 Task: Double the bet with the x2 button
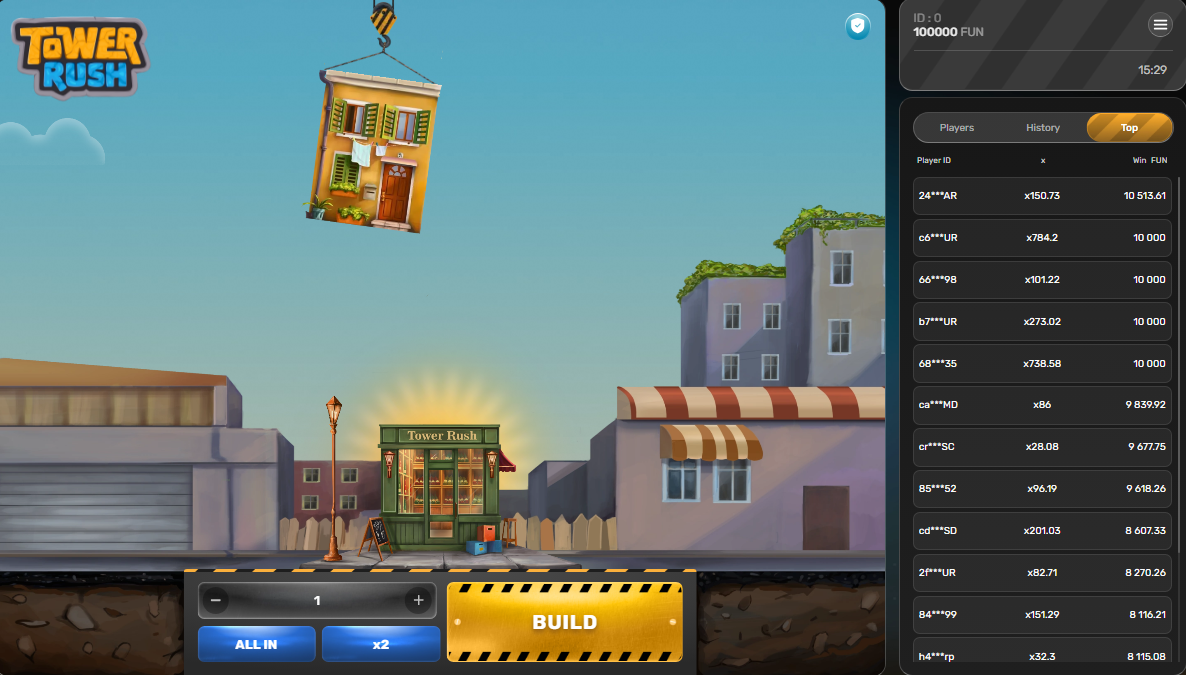pyautogui.click(x=380, y=644)
